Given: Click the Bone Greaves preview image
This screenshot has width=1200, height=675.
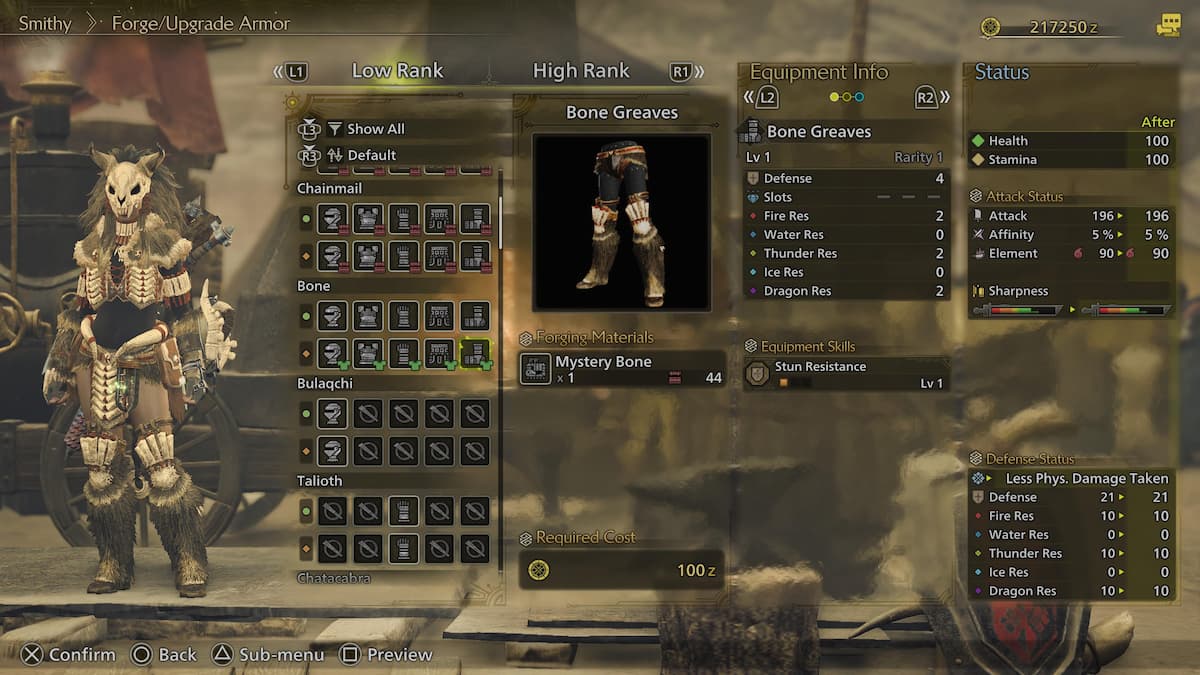Looking at the screenshot, I should point(621,222).
